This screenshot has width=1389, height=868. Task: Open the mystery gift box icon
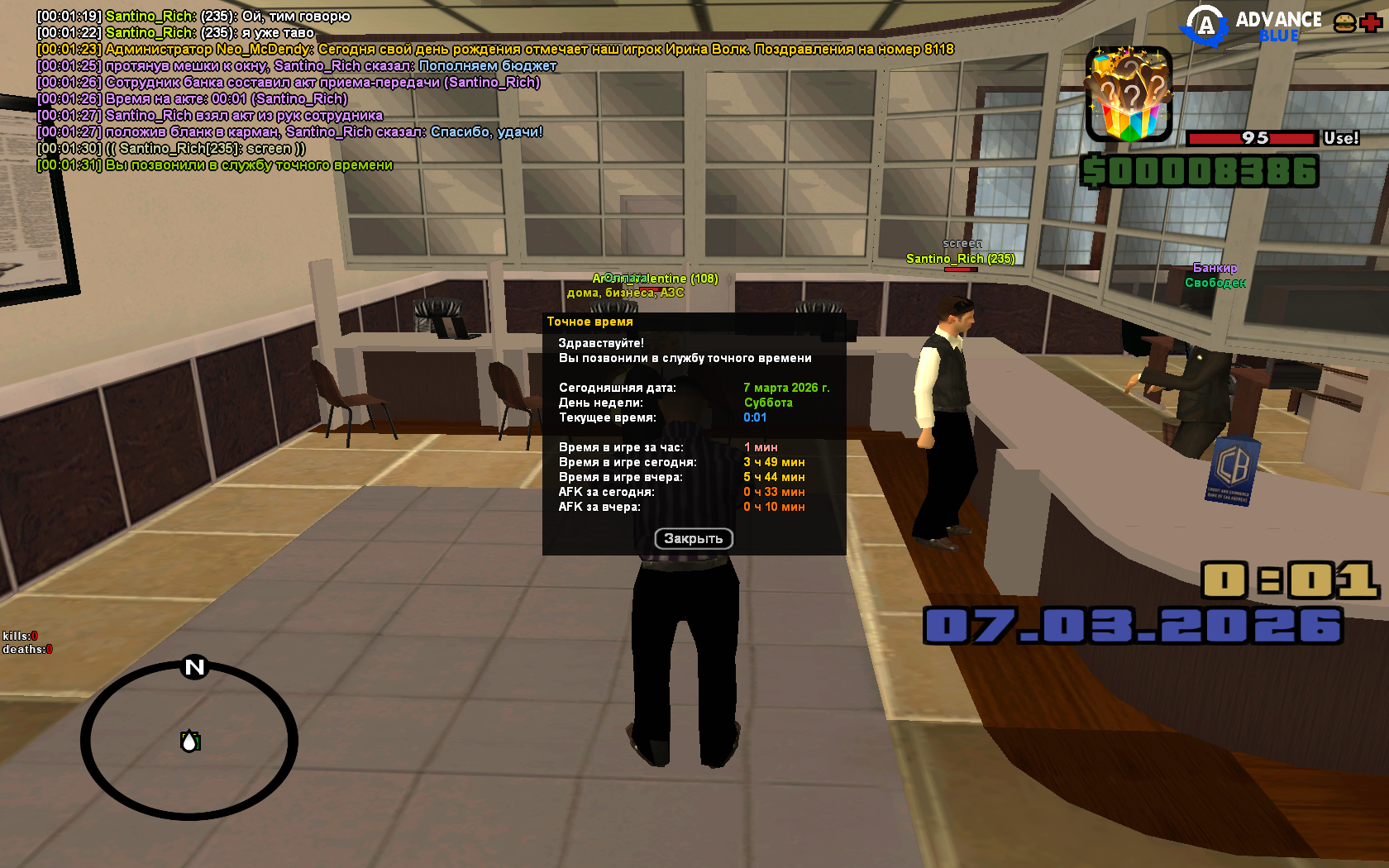(x=1129, y=94)
